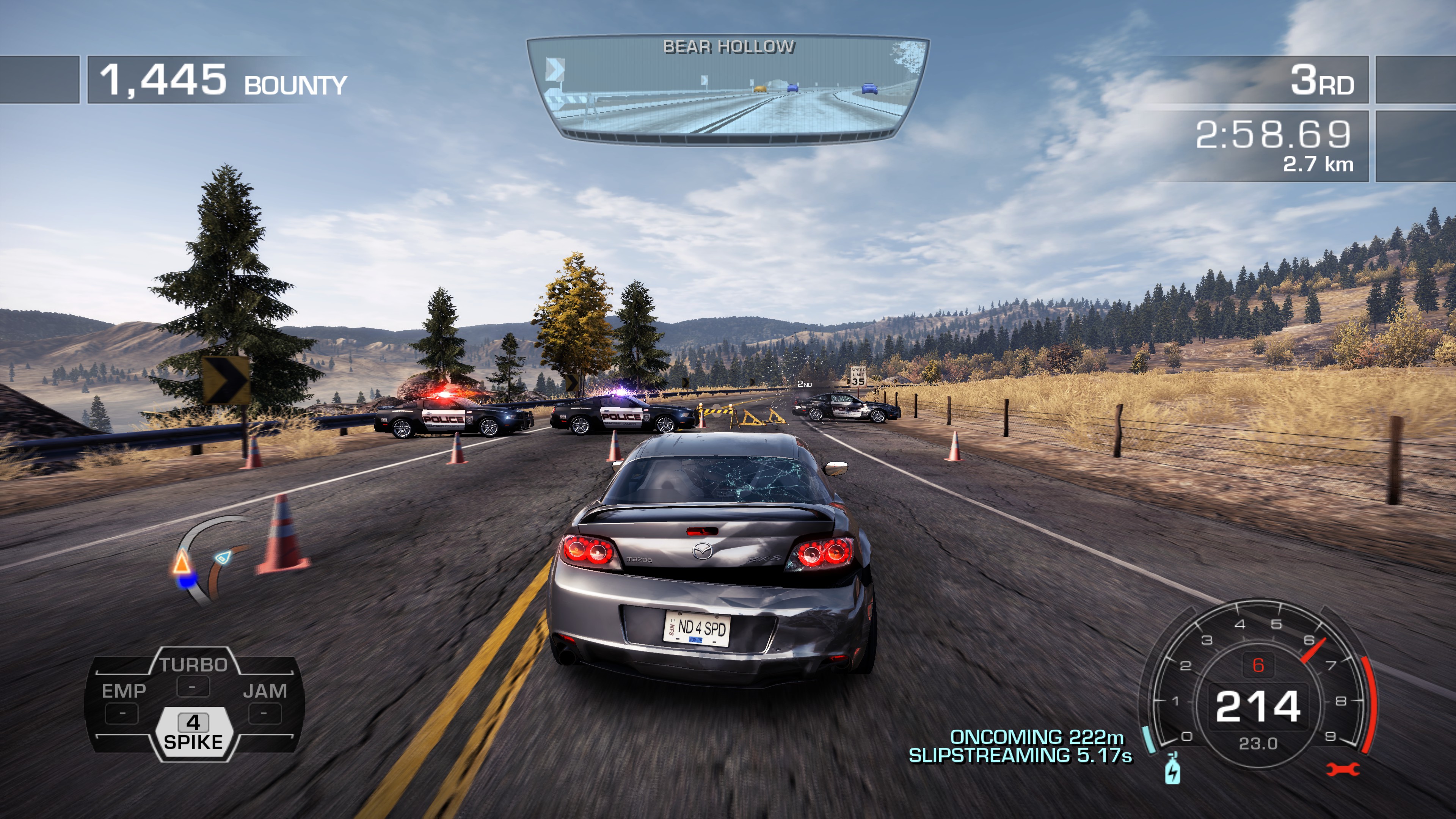Select the Spike strip weapon slot
The width and height of the screenshot is (1456, 819).
pos(193,732)
